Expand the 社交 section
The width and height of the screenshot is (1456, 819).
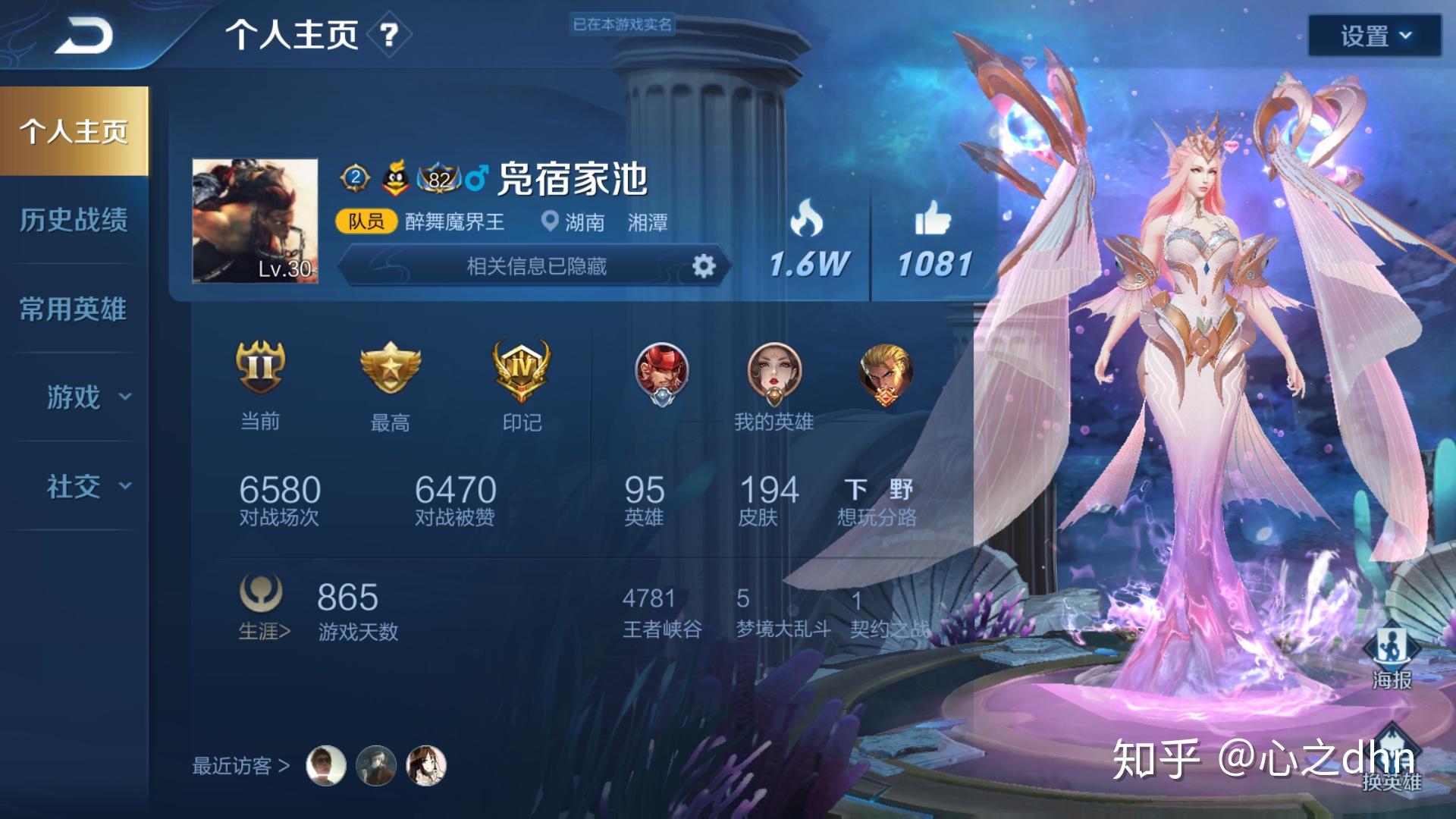87,486
